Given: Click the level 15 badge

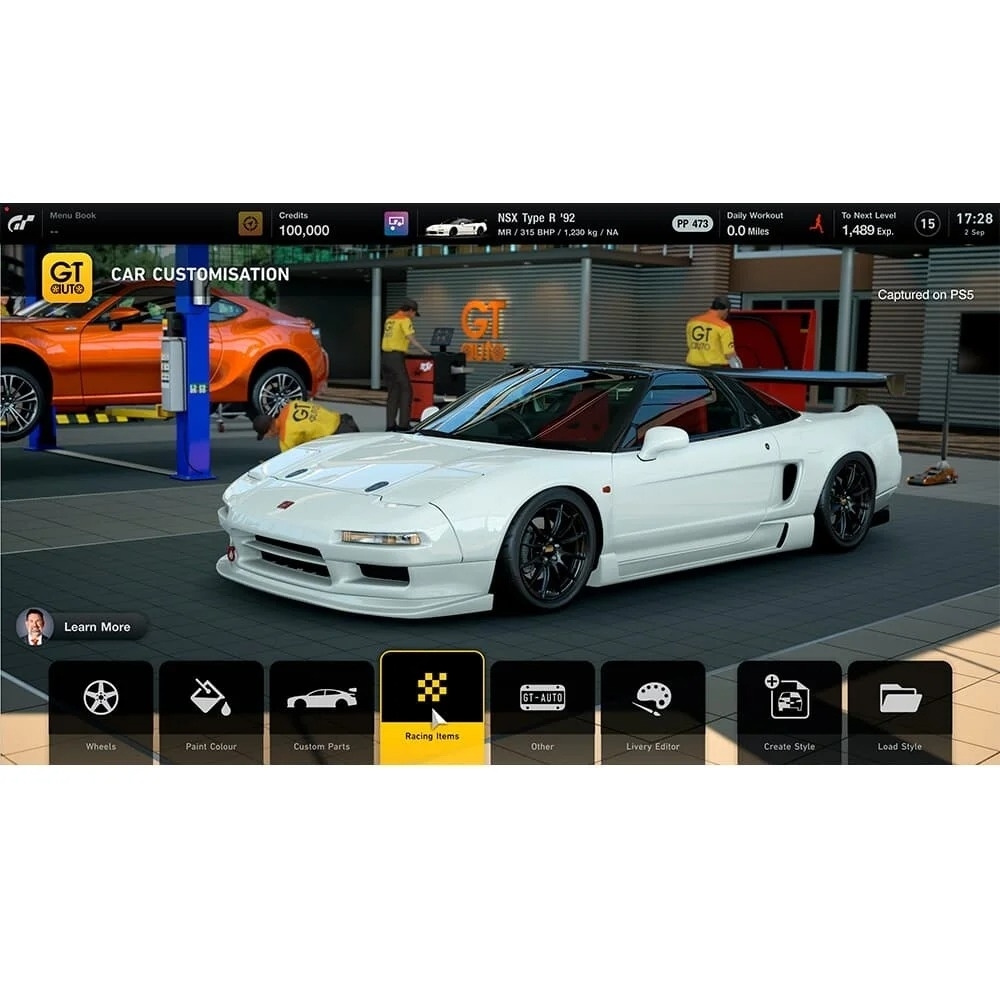Looking at the screenshot, I should (x=927, y=224).
